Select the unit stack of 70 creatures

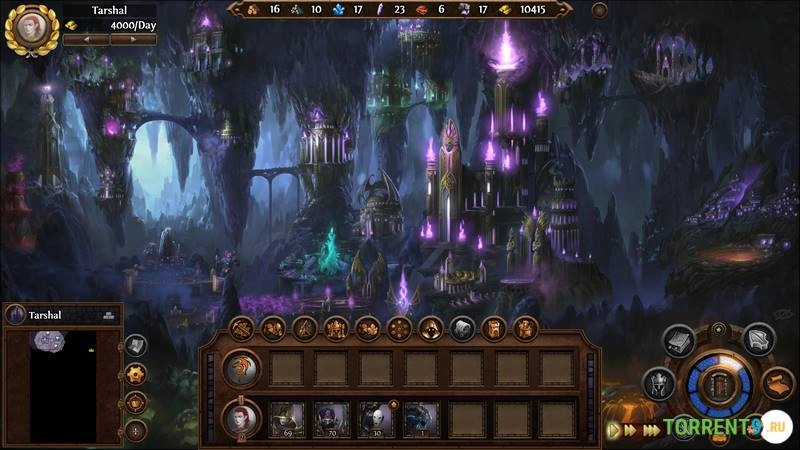331,418
